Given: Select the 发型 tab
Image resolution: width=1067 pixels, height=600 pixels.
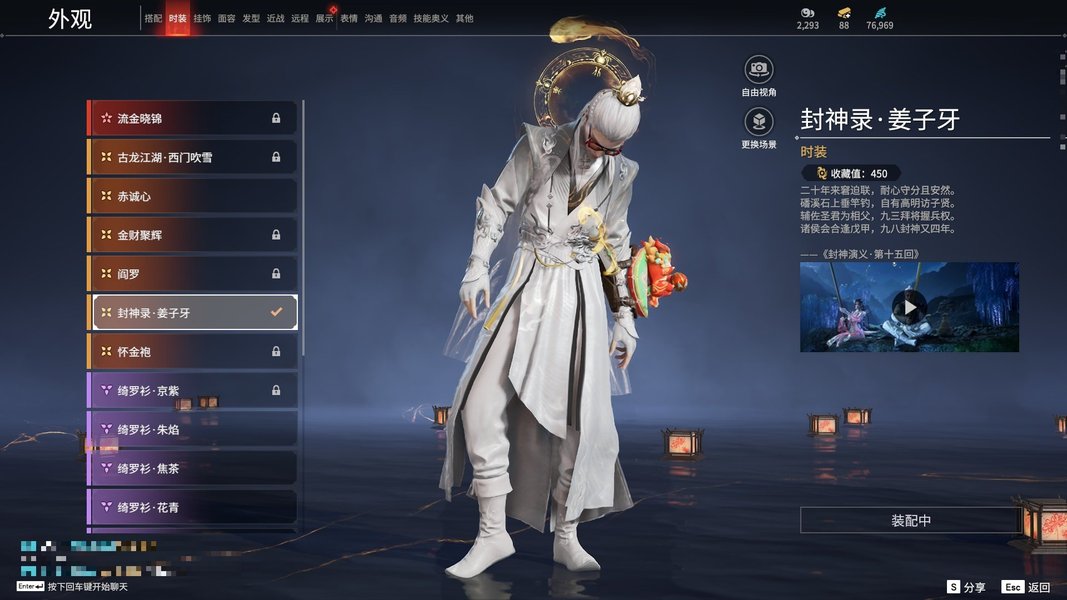Looking at the screenshot, I should point(251,18).
